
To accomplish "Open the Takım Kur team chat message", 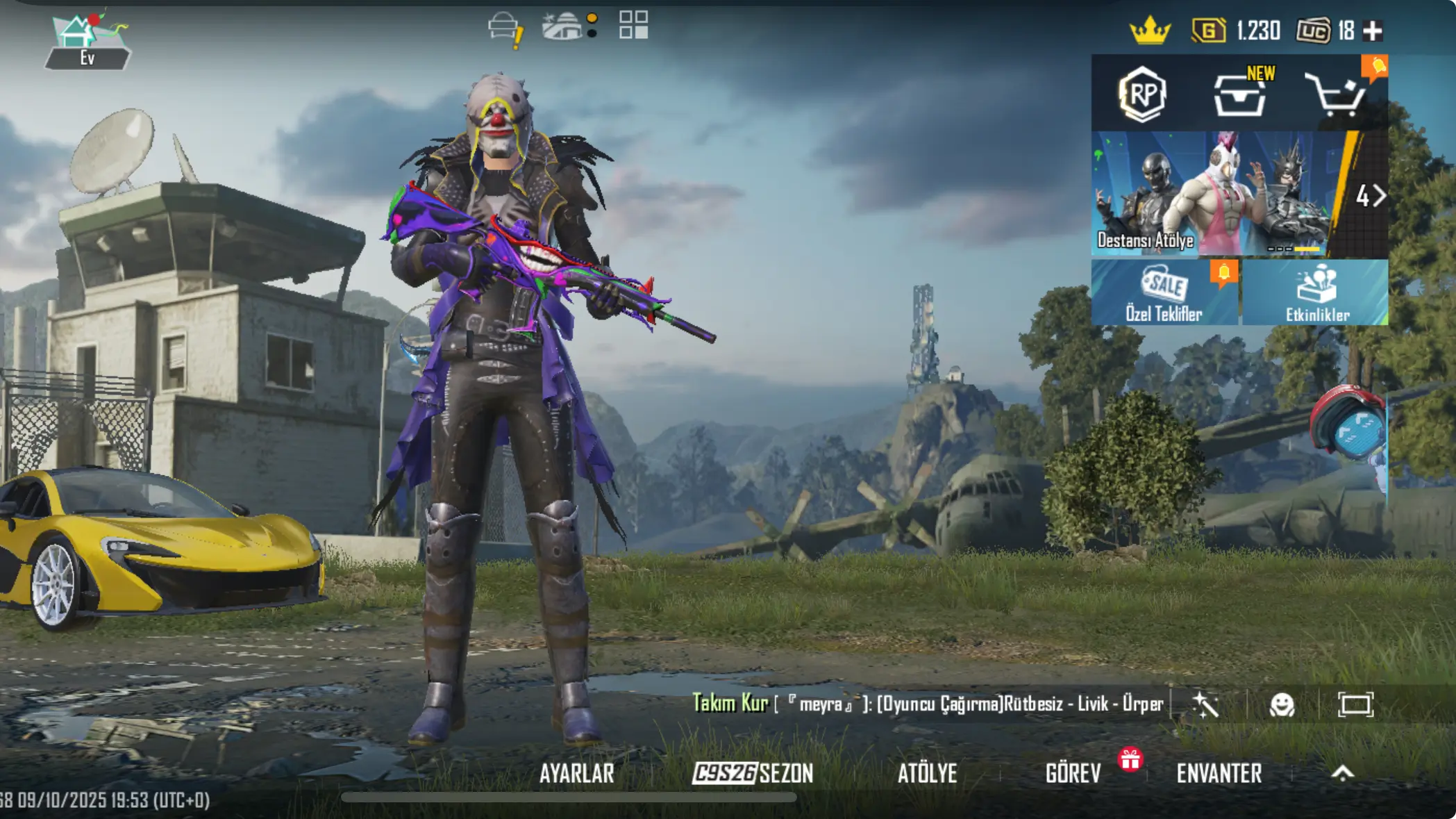I will coord(927,704).
